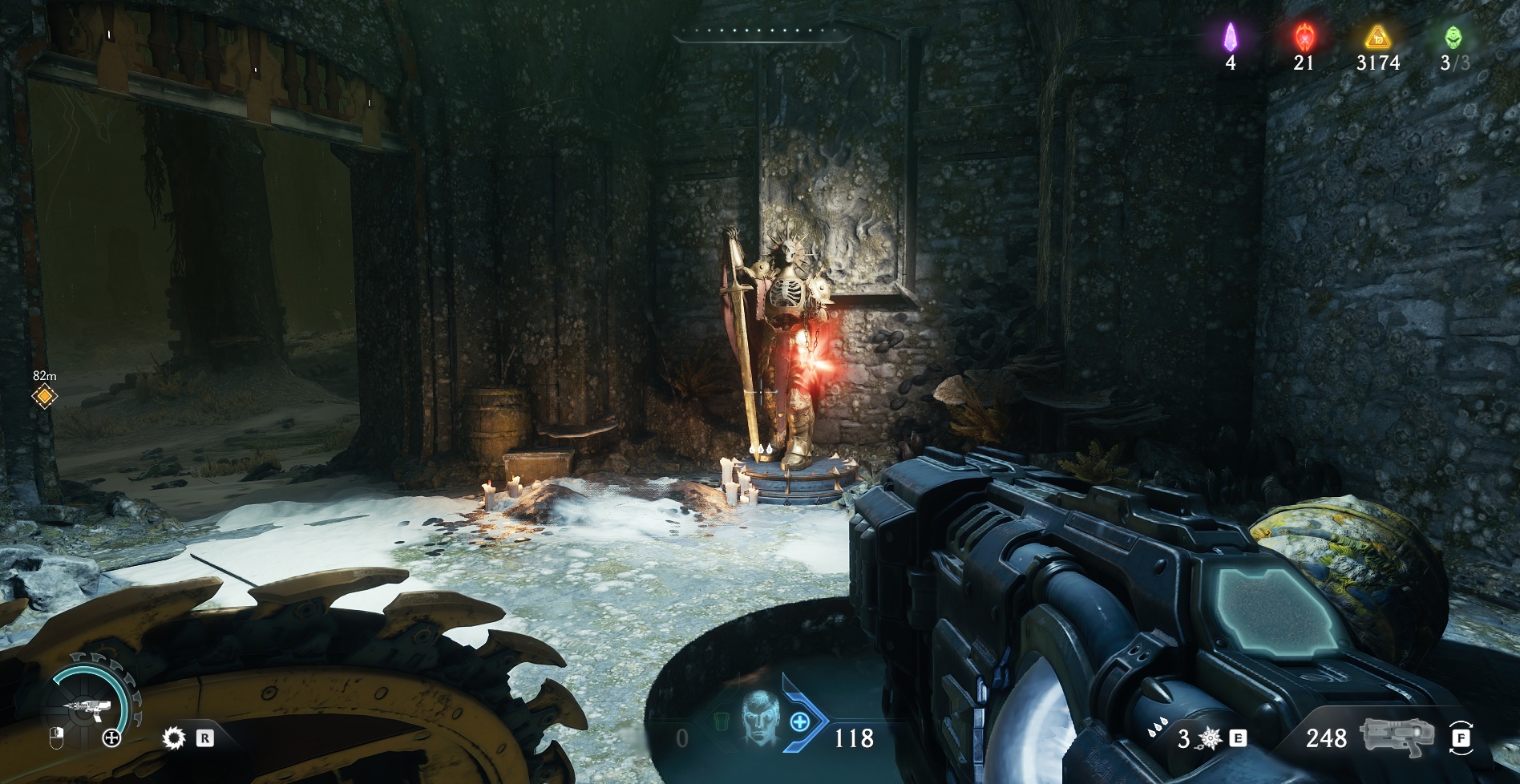Image resolution: width=1520 pixels, height=784 pixels.
Task: Click the dotted compass bar
Action: click(x=760, y=32)
